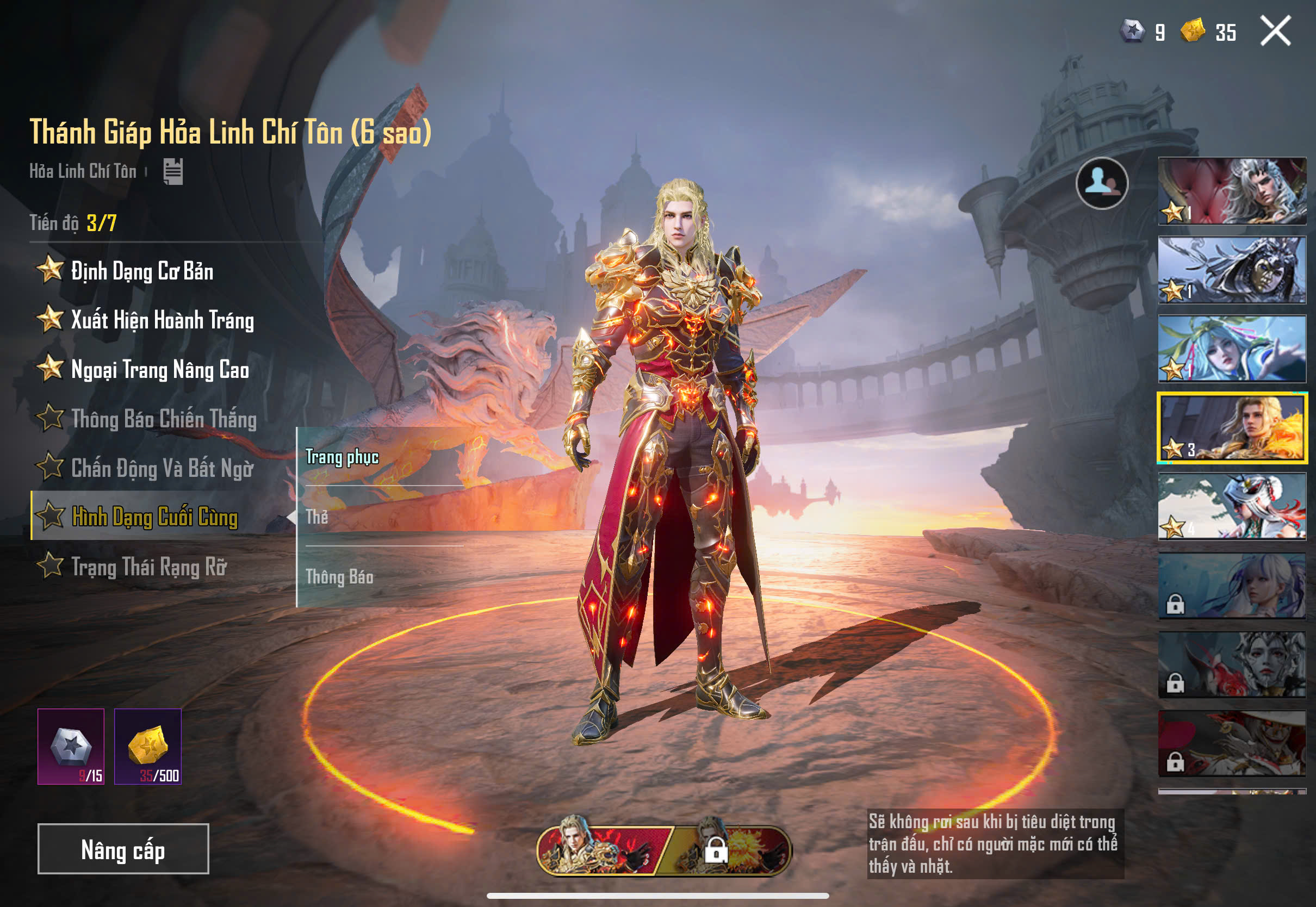The height and width of the screenshot is (907, 1316).
Task: Select the highlighted golden-armor outfit thumbnail
Action: click(x=1232, y=427)
